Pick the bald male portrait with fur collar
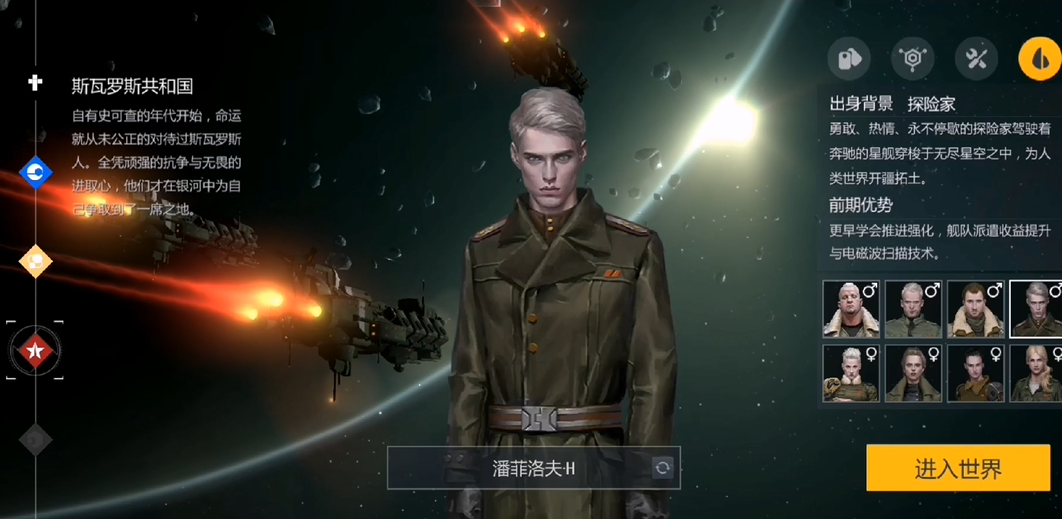The width and height of the screenshot is (1062, 519). pos(850,309)
